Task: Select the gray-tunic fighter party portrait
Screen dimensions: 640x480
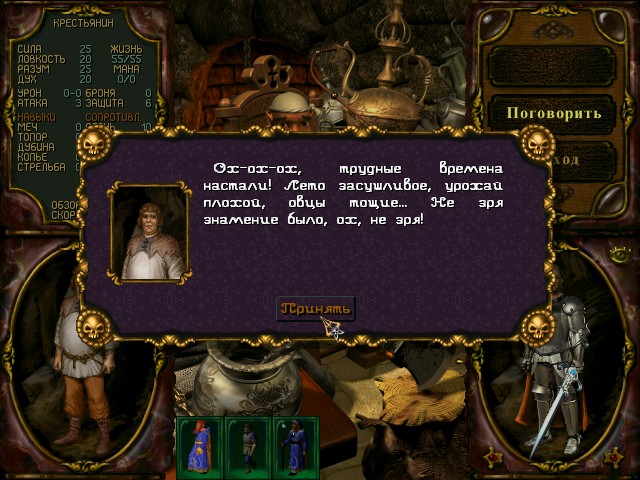Action: pos(246,445)
